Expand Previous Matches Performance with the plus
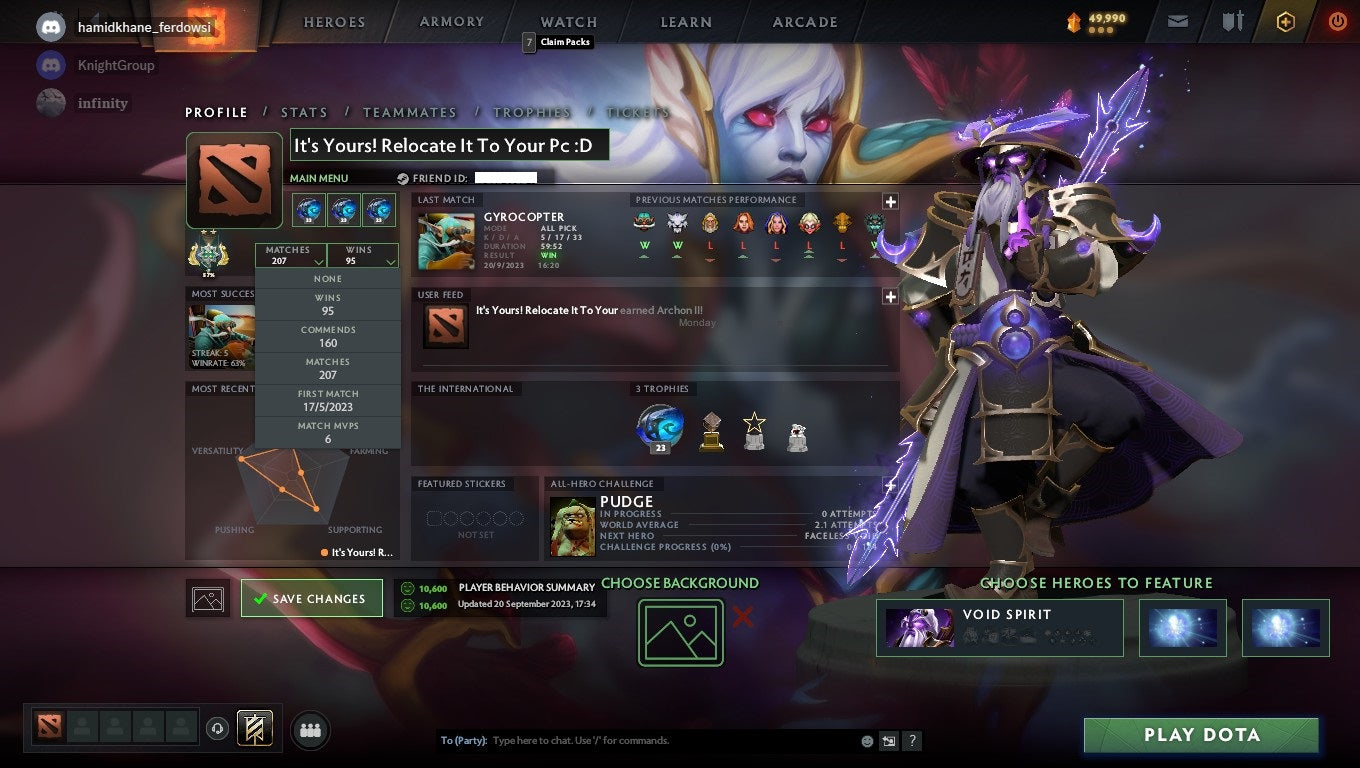Image resolution: width=1360 pixels, height=768 pixels. point(889,200)
